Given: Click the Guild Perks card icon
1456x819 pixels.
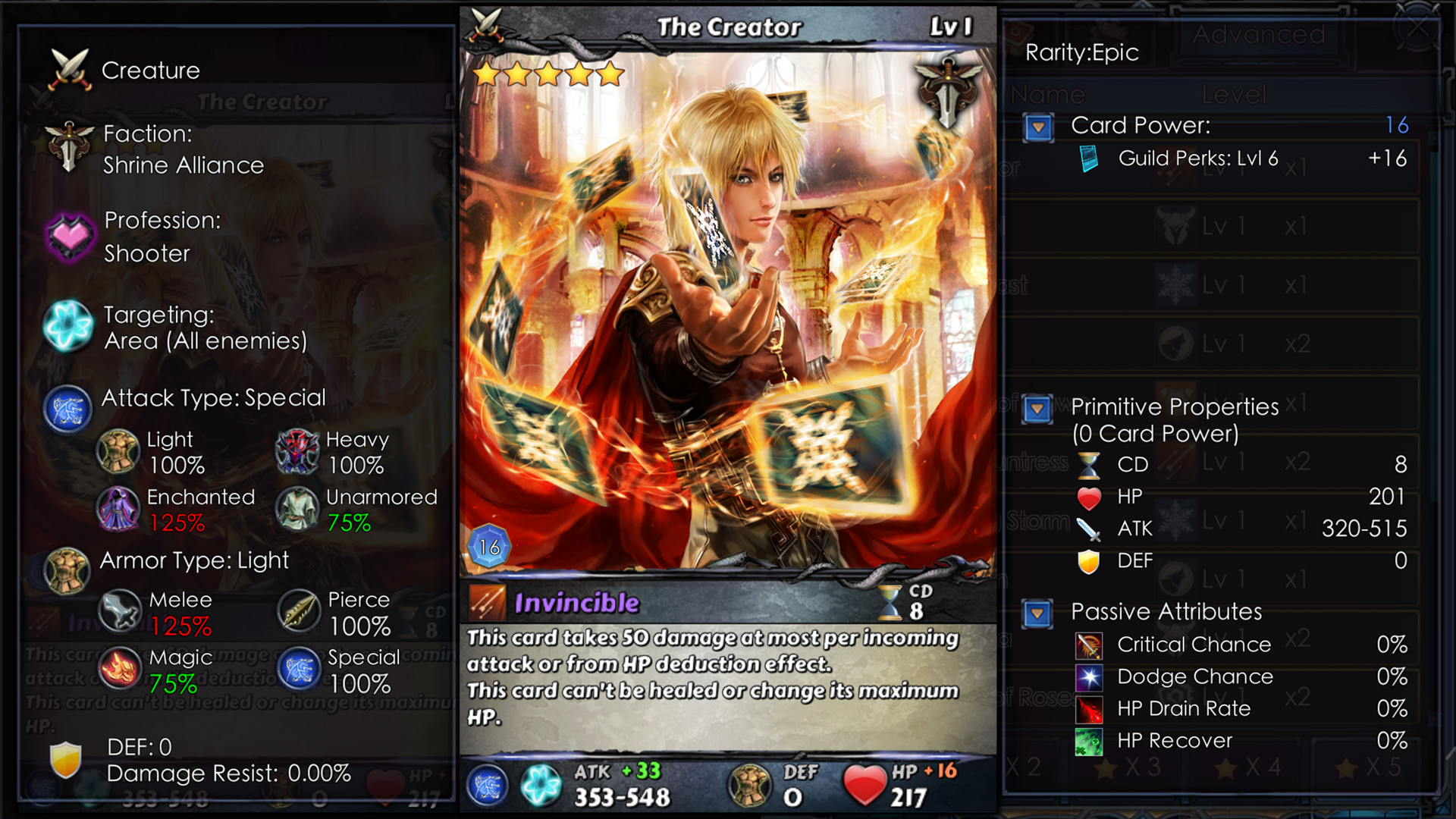Looking at the screenshot, I should [1090, 159].
